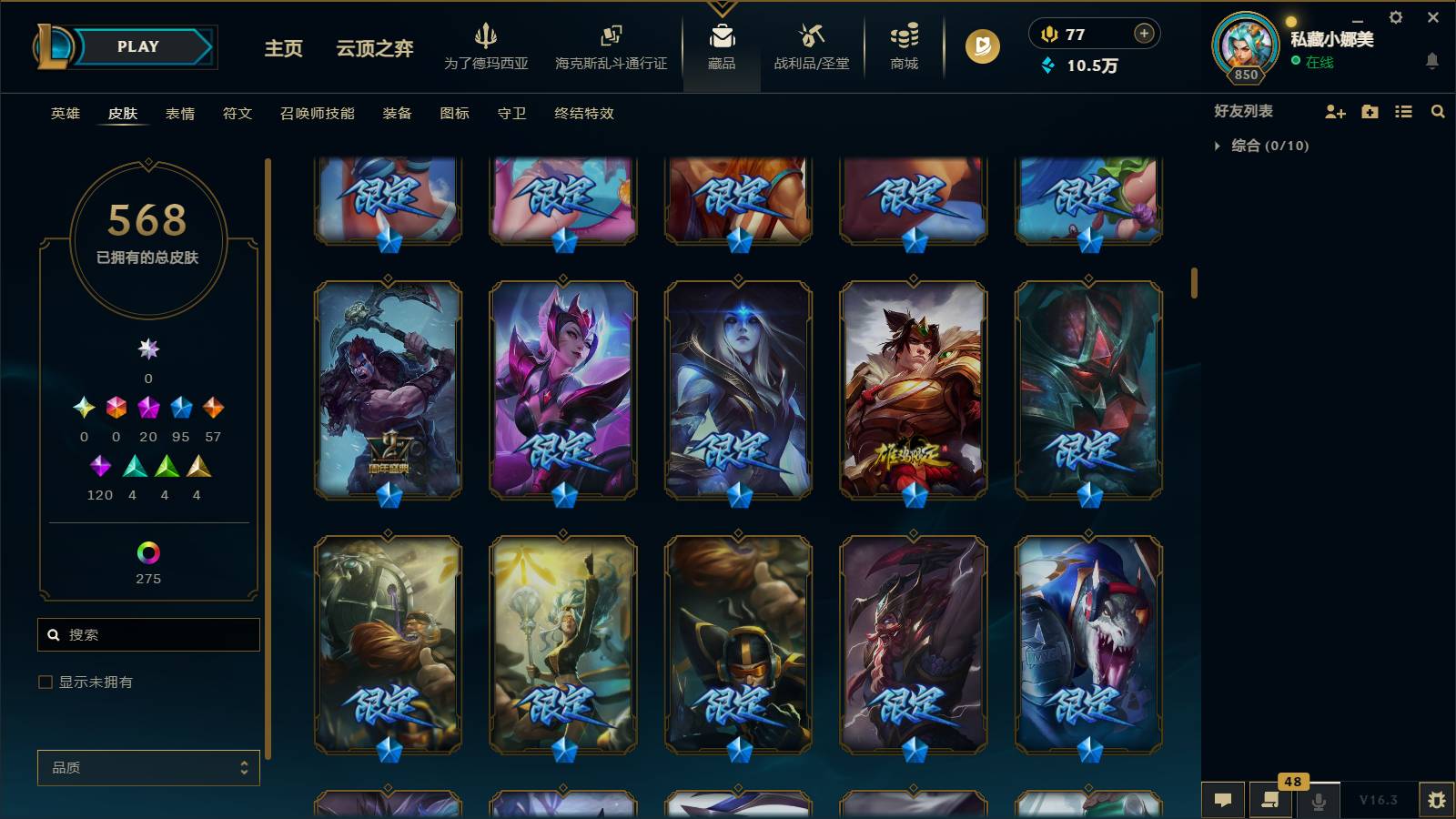Switch to the 英雄 tab

[64, 114]
